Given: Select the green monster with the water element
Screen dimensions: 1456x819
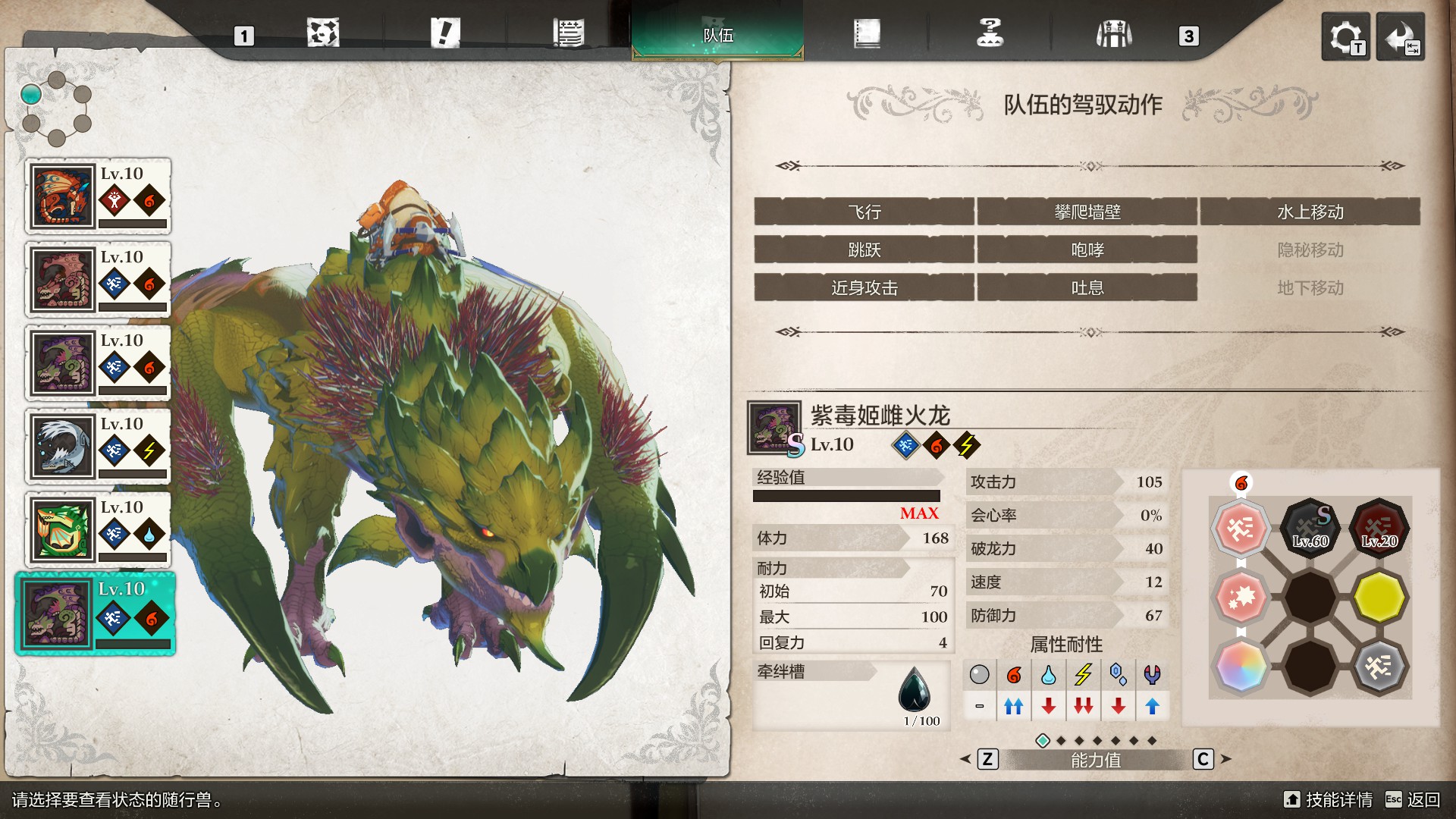Looking at the screenshot, I should point(98,530).
